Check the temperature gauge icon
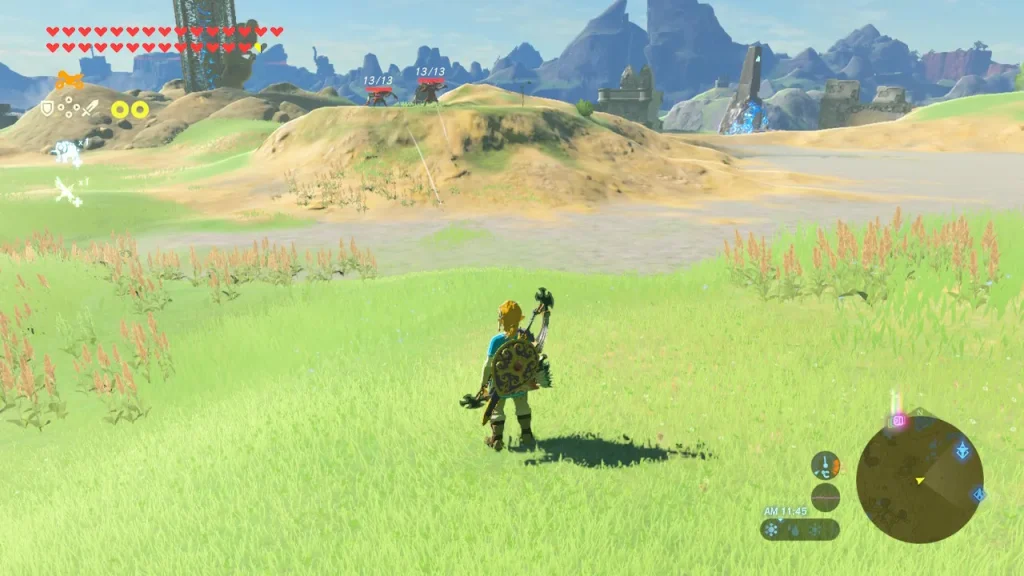Image resolution: width=1024 pixels, height=576 pixels. point(825,465)
